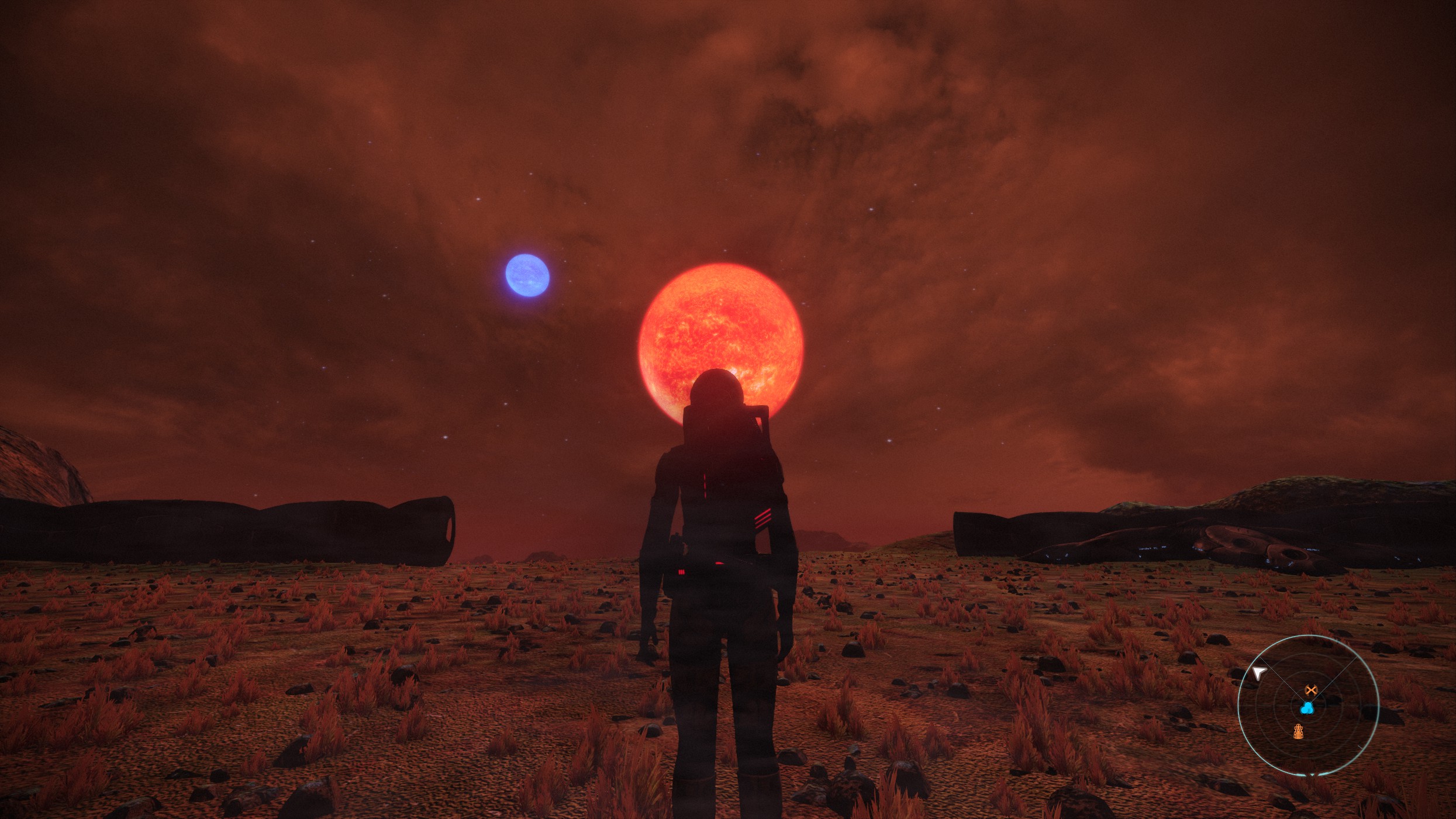Click the orange Mako vehicle radar marker
The image size is (1456, 819).
point(1298,731)
